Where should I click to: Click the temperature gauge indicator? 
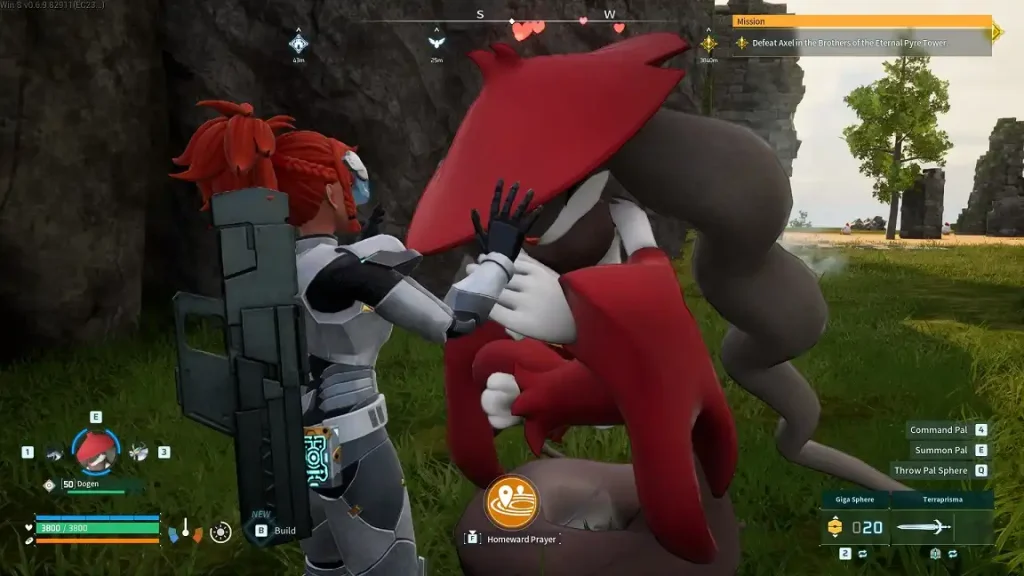point(185,530)
